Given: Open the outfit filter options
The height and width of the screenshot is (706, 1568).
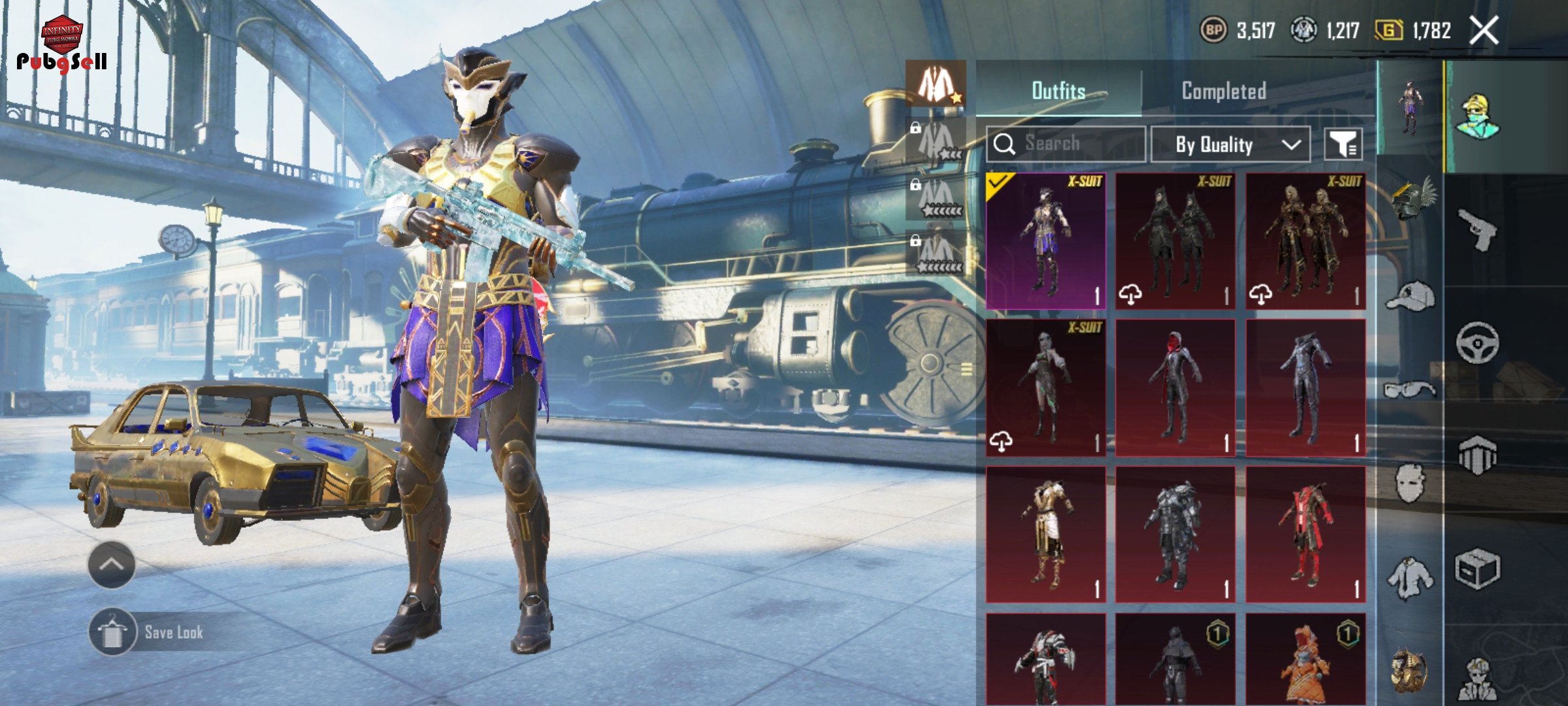Looking at the screenshot, I should tap(1343, 144).
